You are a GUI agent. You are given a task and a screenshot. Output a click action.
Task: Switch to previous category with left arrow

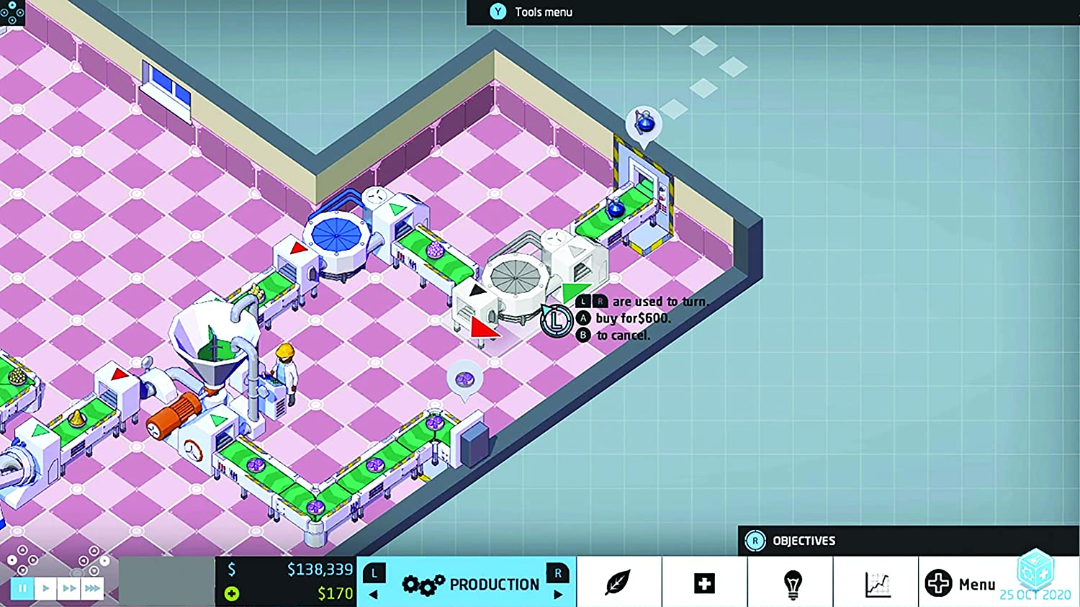(374, 595)
